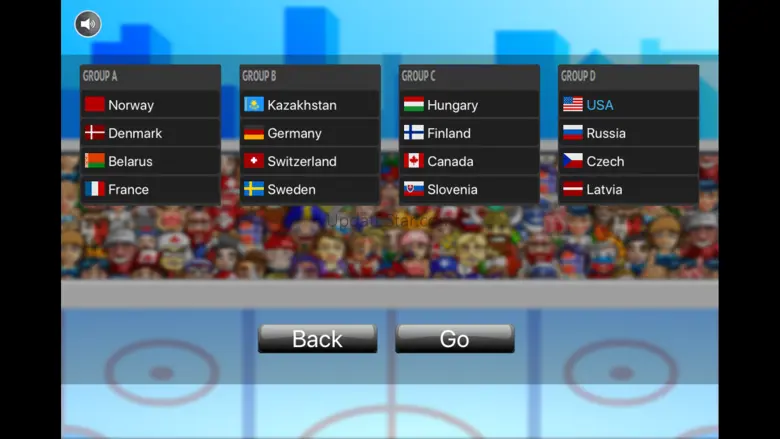Choose Denmark from the team list
This screenshot has height=439, width=780.
[150, 133]
